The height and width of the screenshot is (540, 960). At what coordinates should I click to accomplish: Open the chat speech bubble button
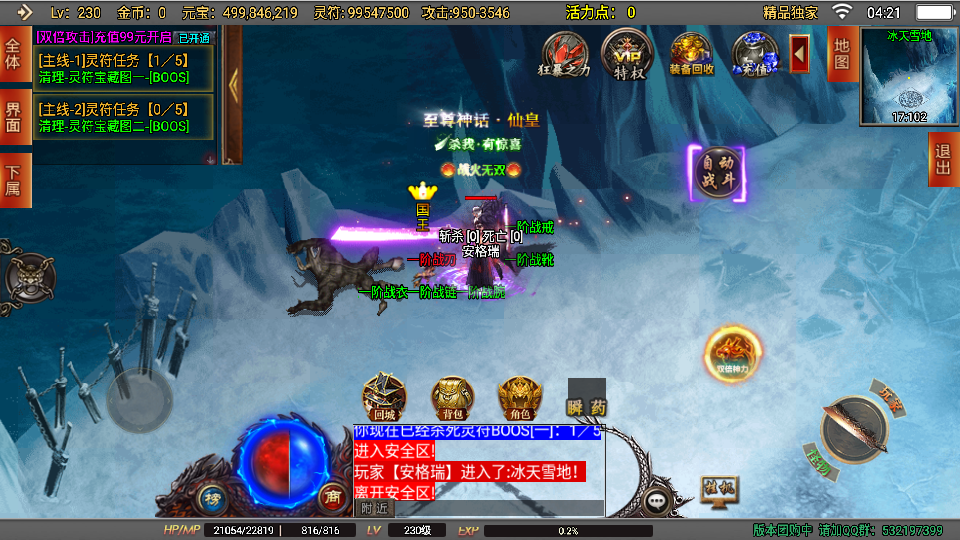658,500
